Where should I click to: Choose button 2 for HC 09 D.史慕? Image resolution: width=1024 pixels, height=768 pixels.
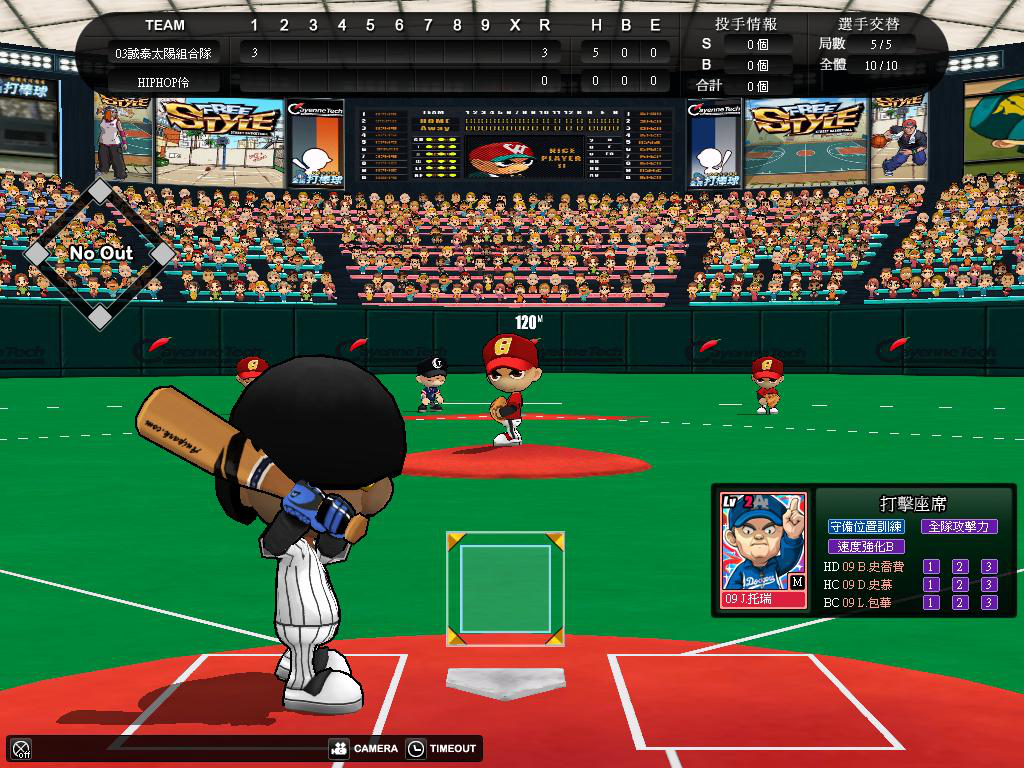tap(960, 584)
